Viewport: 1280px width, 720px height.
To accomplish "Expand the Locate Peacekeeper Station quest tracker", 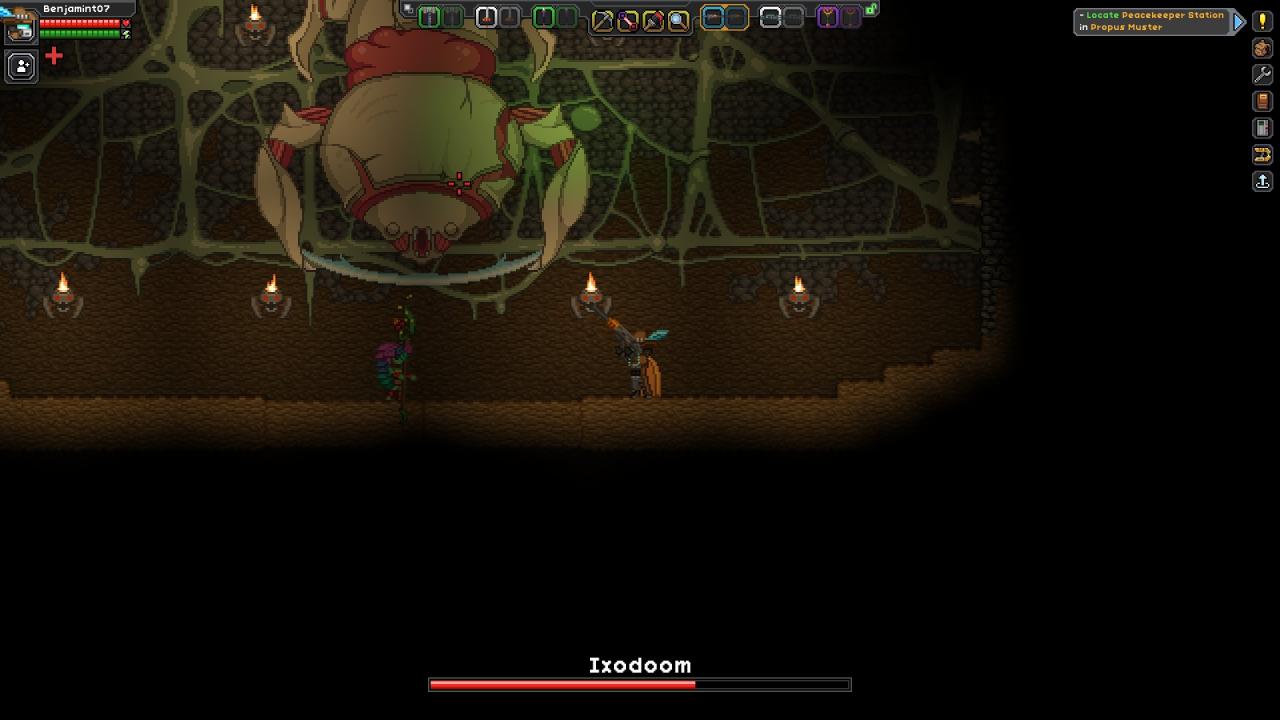I will pyautogui.click(x=1239, y=21).
